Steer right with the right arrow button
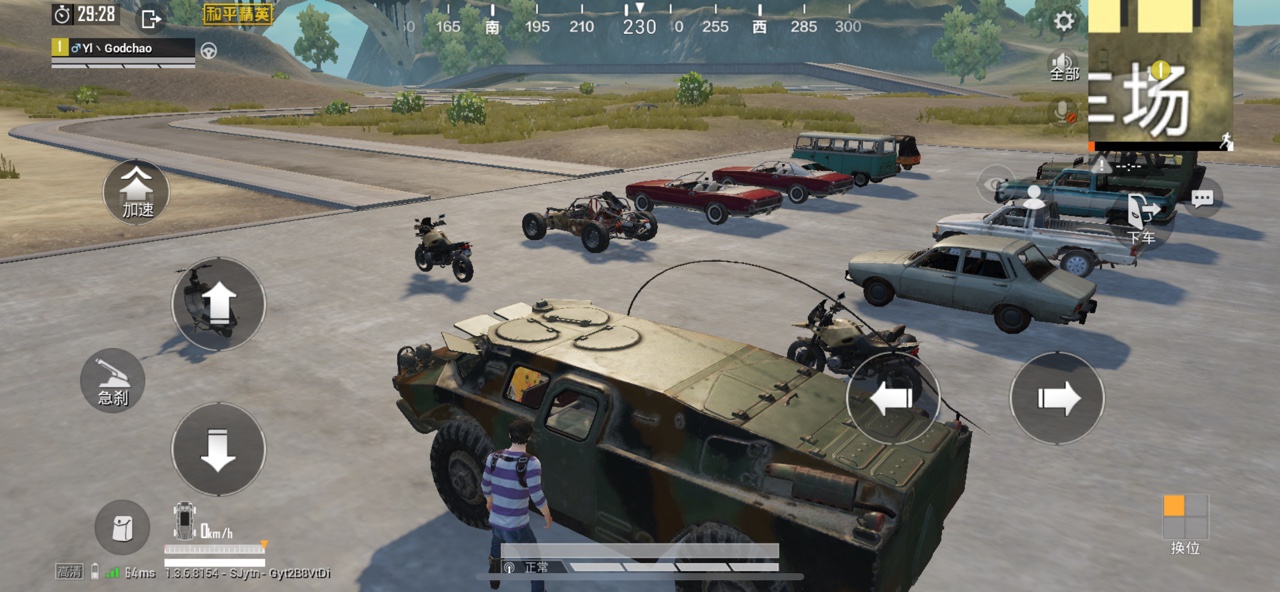Viewport: 1280px width, 592px height. click(1057, 398)
